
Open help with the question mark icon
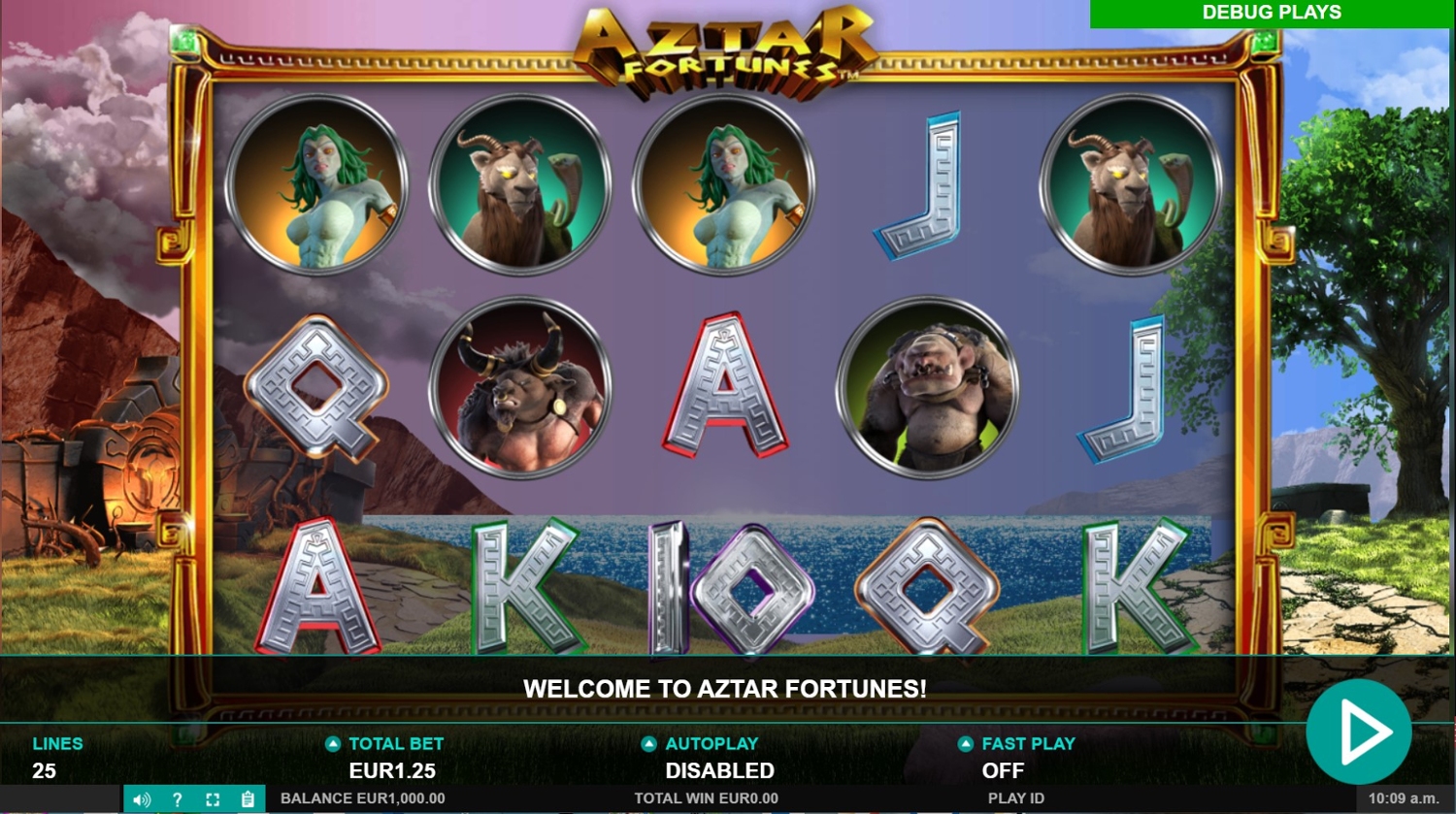177,799
